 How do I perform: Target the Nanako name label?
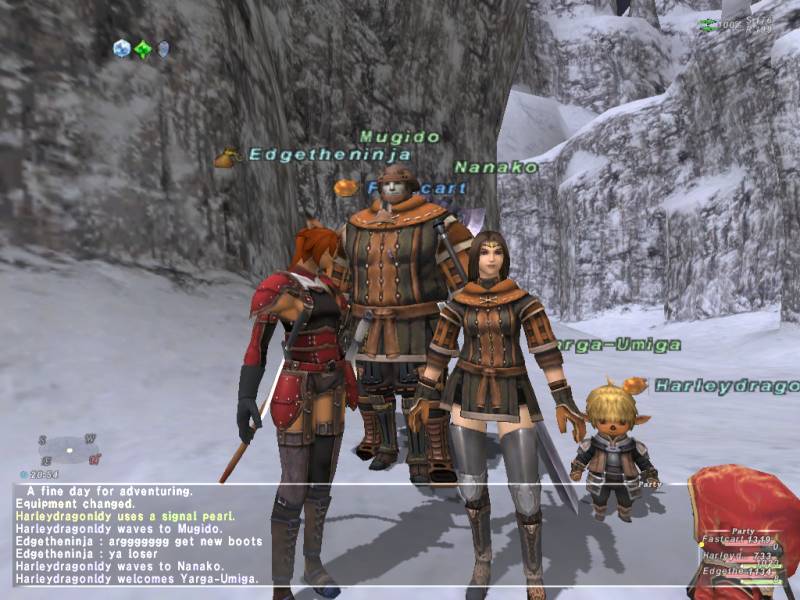(x=496, y=167)
